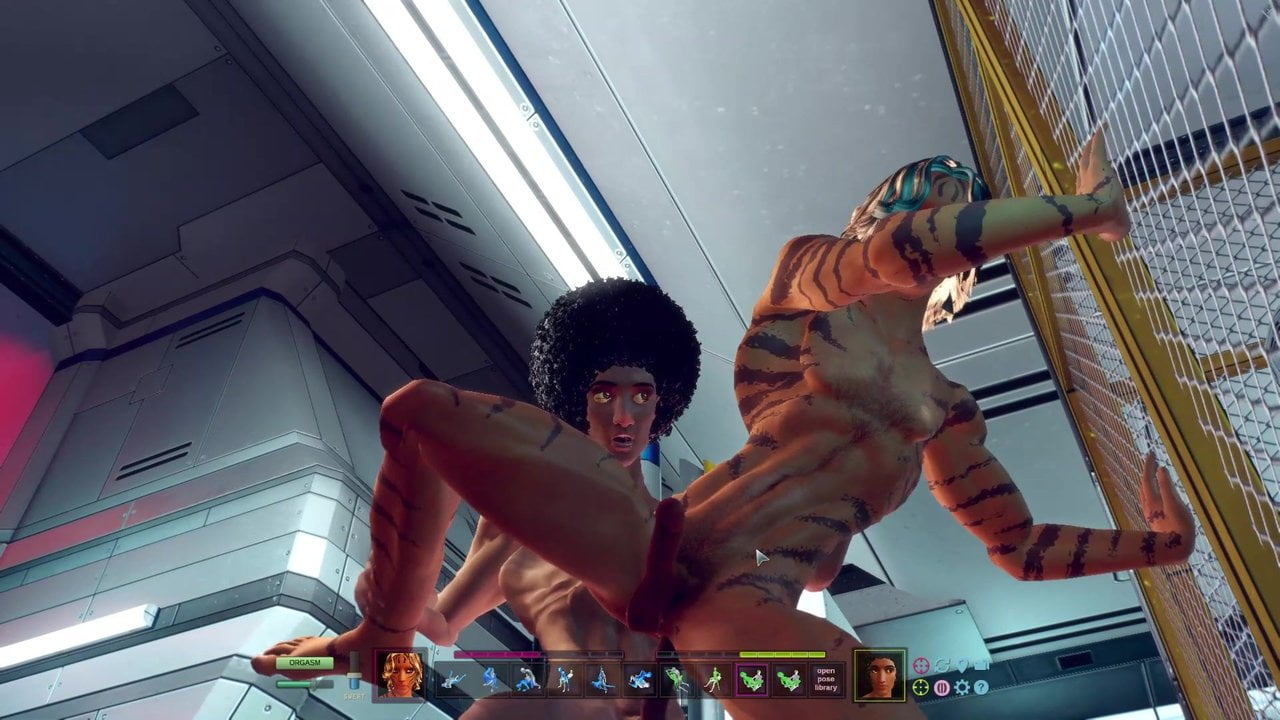
Task: Click the red crosshair target icon
Action: (921, 666)
